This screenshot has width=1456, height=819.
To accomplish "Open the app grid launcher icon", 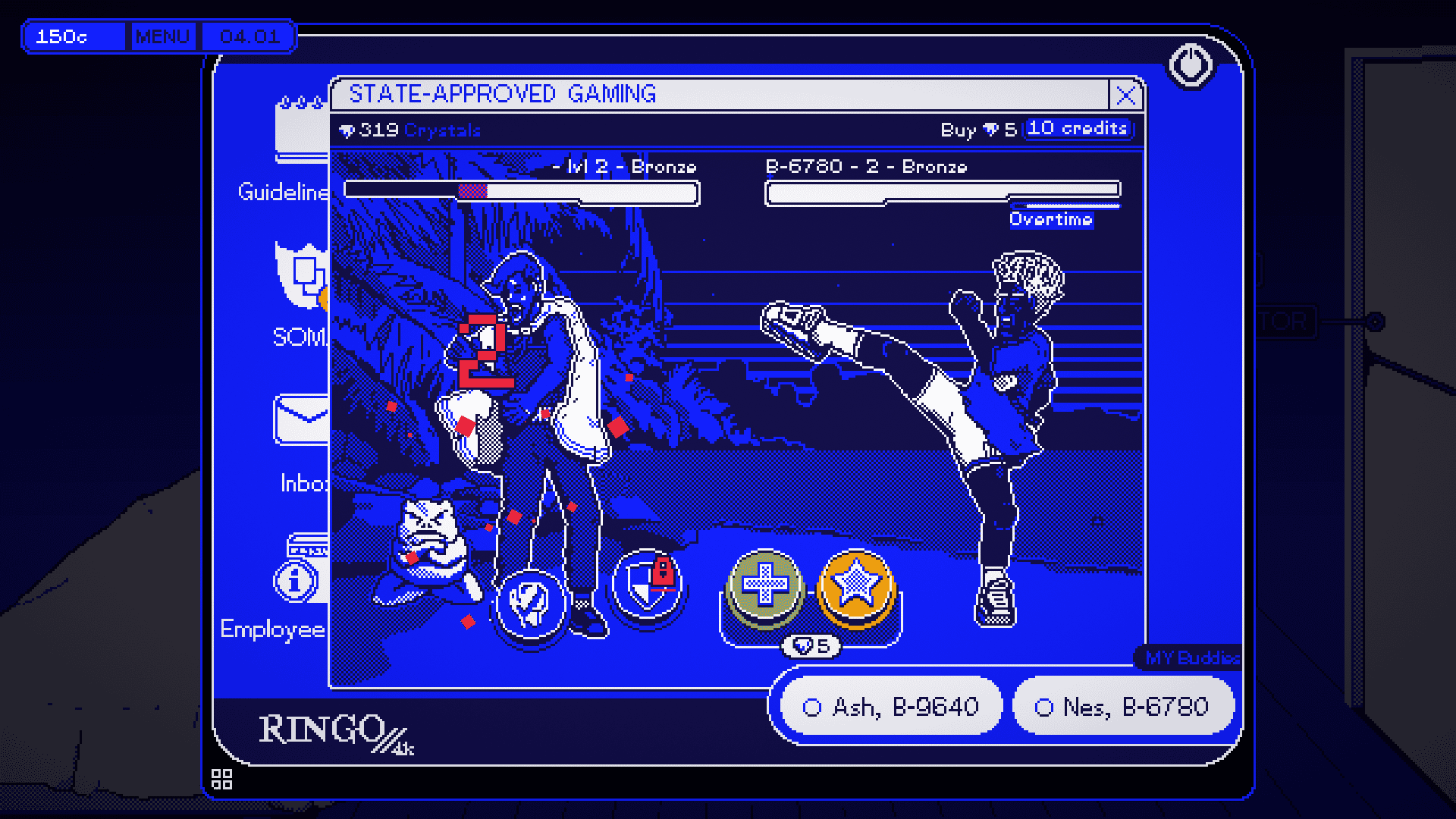I will point(221,779).
